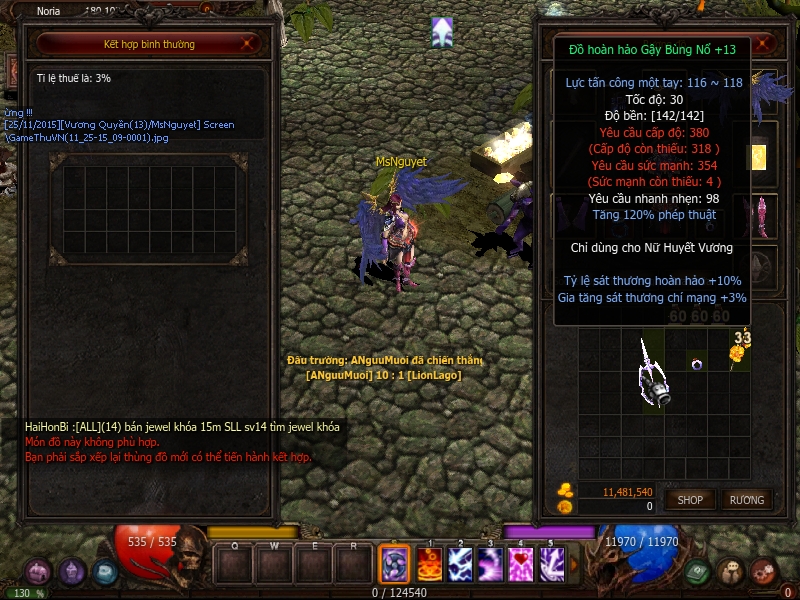Viewport: 800px width, 600px height.
Task: Choose the white-violet skill in slot 5
Action: click(552, 562)
